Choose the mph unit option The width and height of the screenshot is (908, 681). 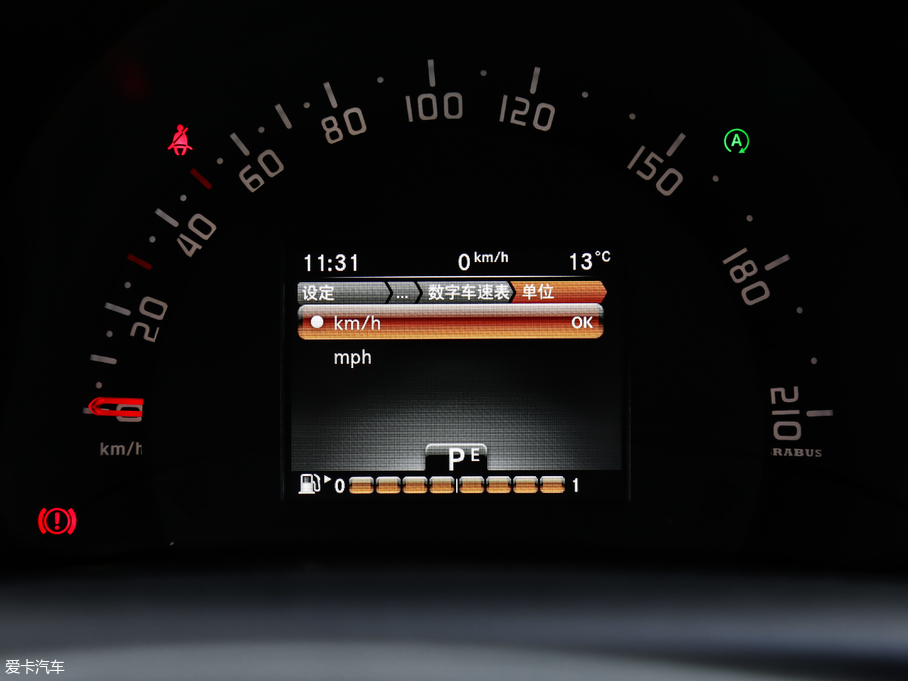(352, 357)
